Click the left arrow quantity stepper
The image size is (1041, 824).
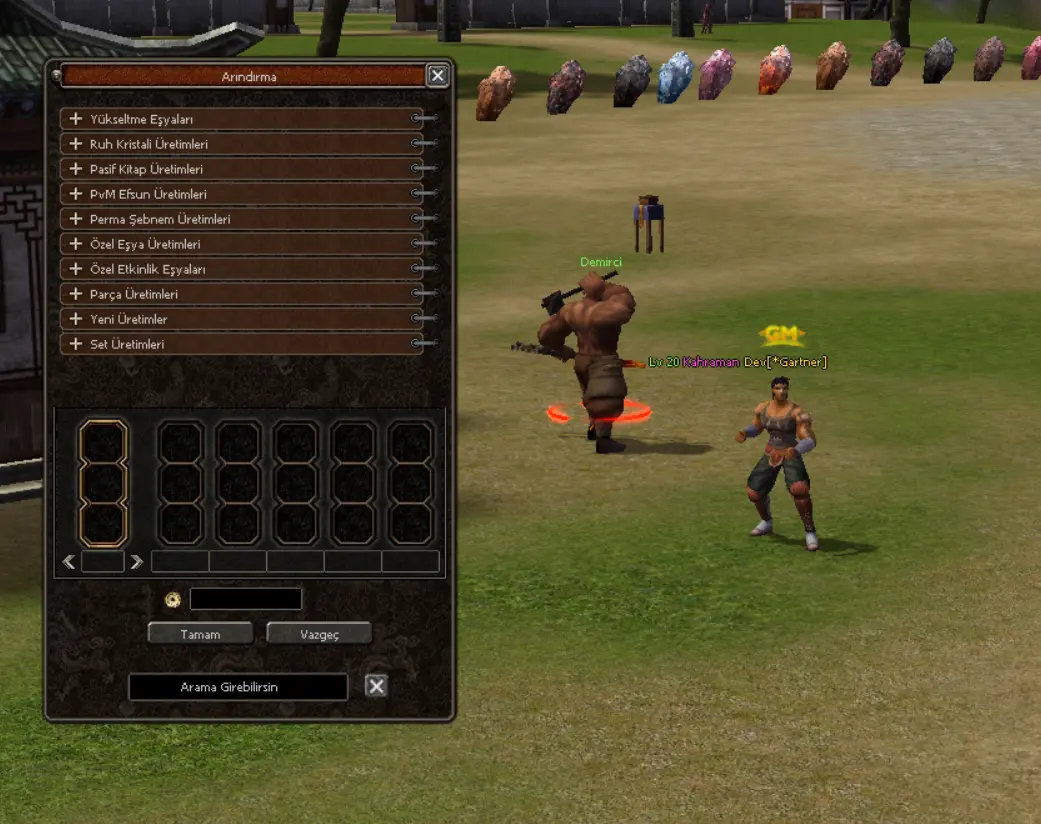(x=69, y=562)
